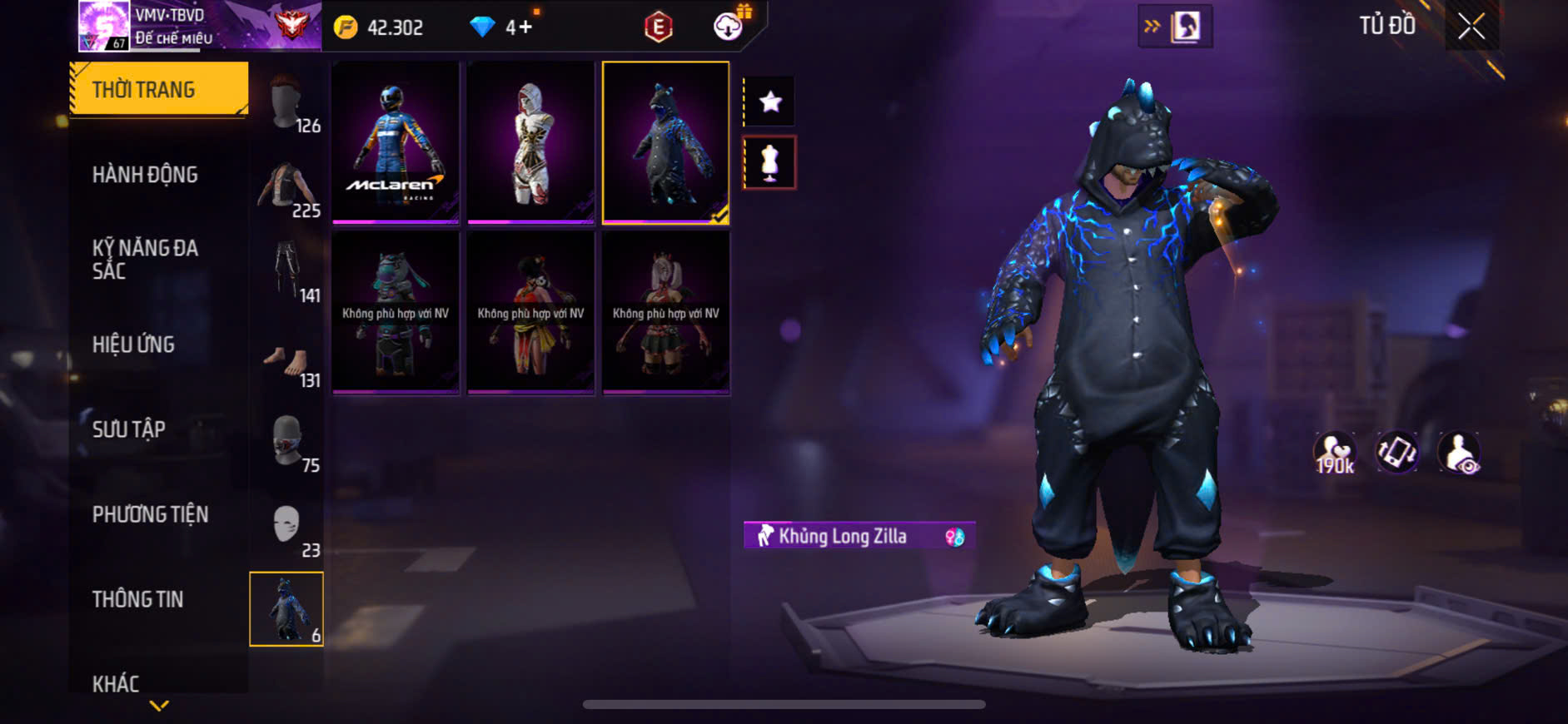Choose the McLaren racing outfit
The height and width of the screenshot is (724, 1568).
tap(396, 141)
